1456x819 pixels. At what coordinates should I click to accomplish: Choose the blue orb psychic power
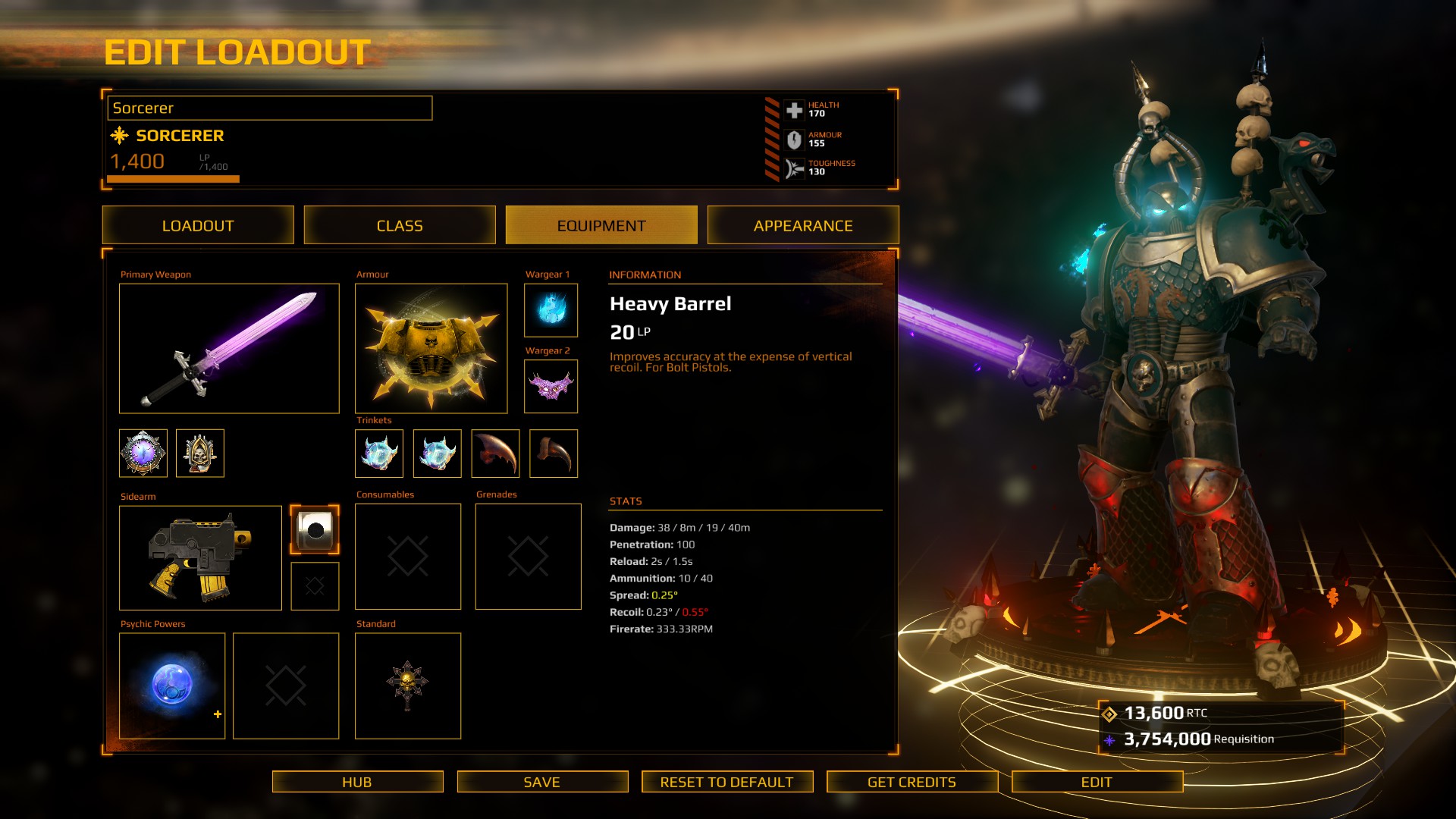coord(172,686)
